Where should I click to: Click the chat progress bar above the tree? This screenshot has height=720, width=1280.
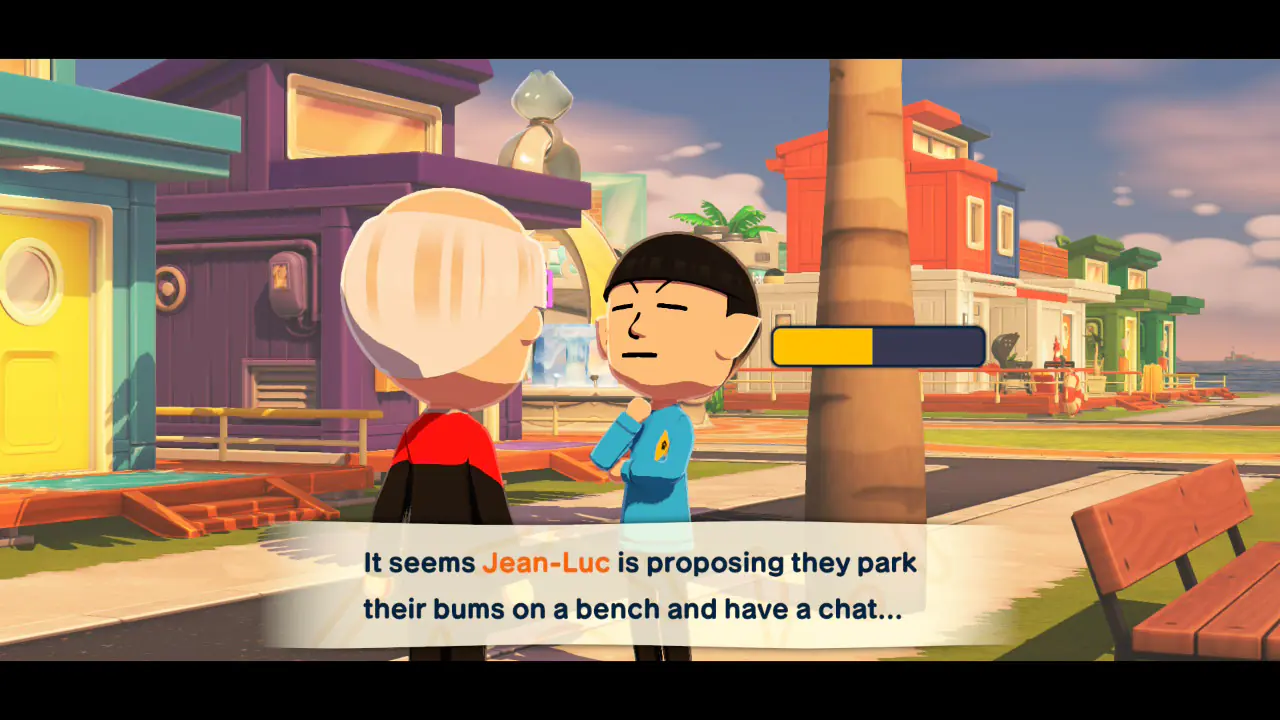877,346
